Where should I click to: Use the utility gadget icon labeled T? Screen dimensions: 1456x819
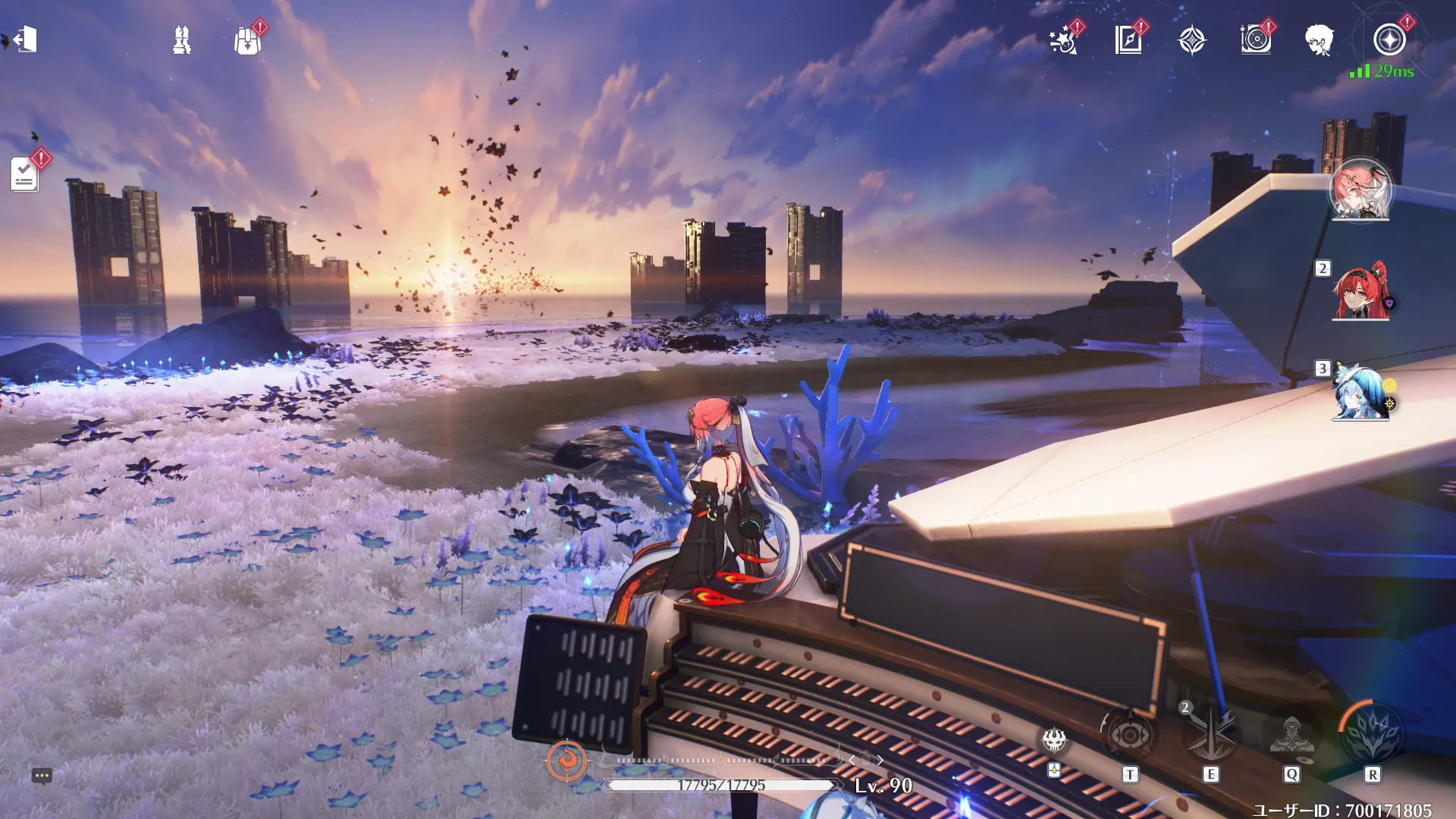pos(1130,735)
